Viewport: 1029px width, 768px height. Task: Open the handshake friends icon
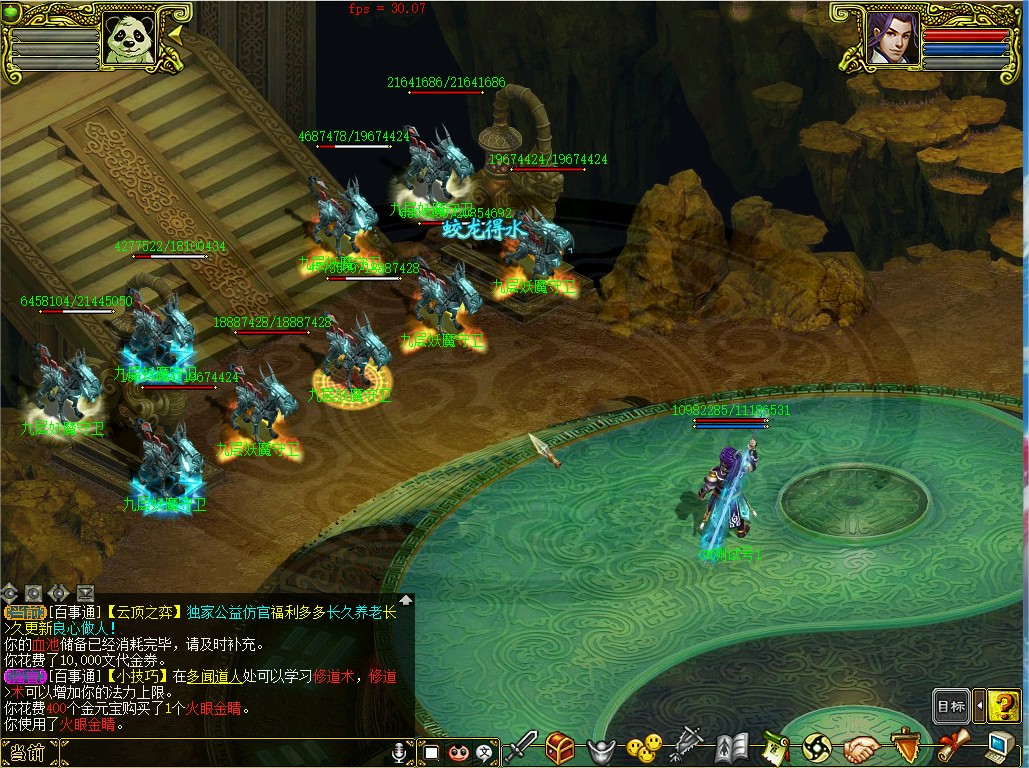pyautogui.click(x=861, y=746)
